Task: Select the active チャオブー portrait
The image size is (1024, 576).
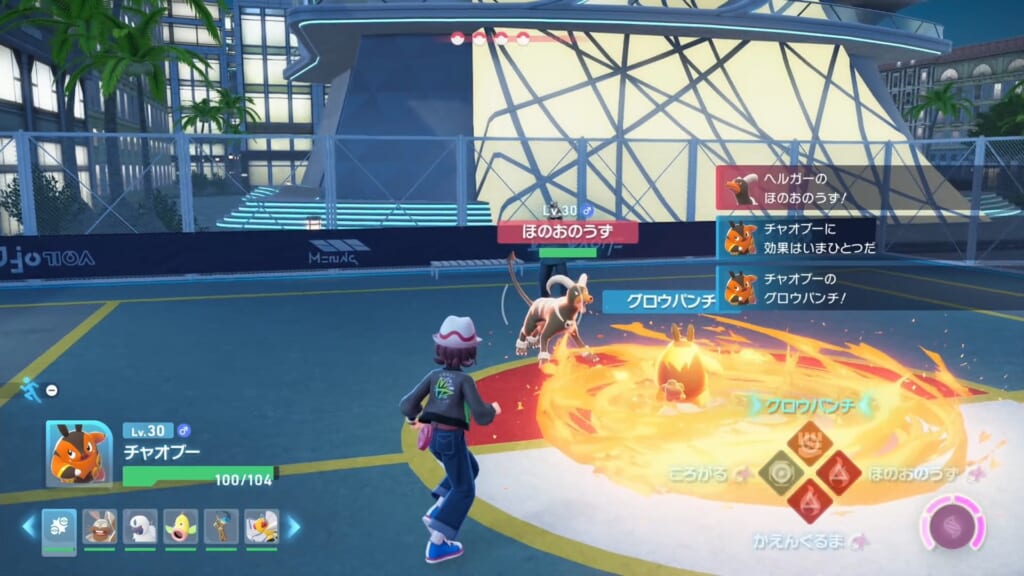Action: (80, 454)
